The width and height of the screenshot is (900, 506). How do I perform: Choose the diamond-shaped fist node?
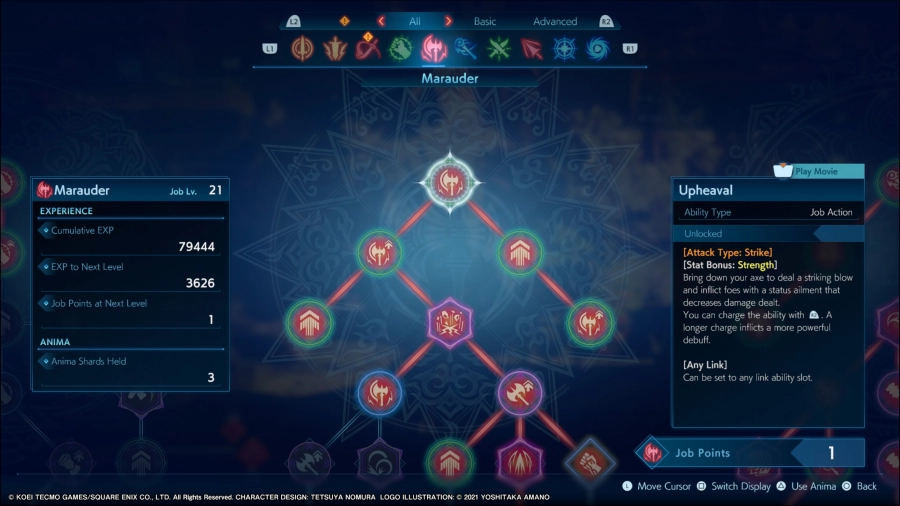pos(589,462)
